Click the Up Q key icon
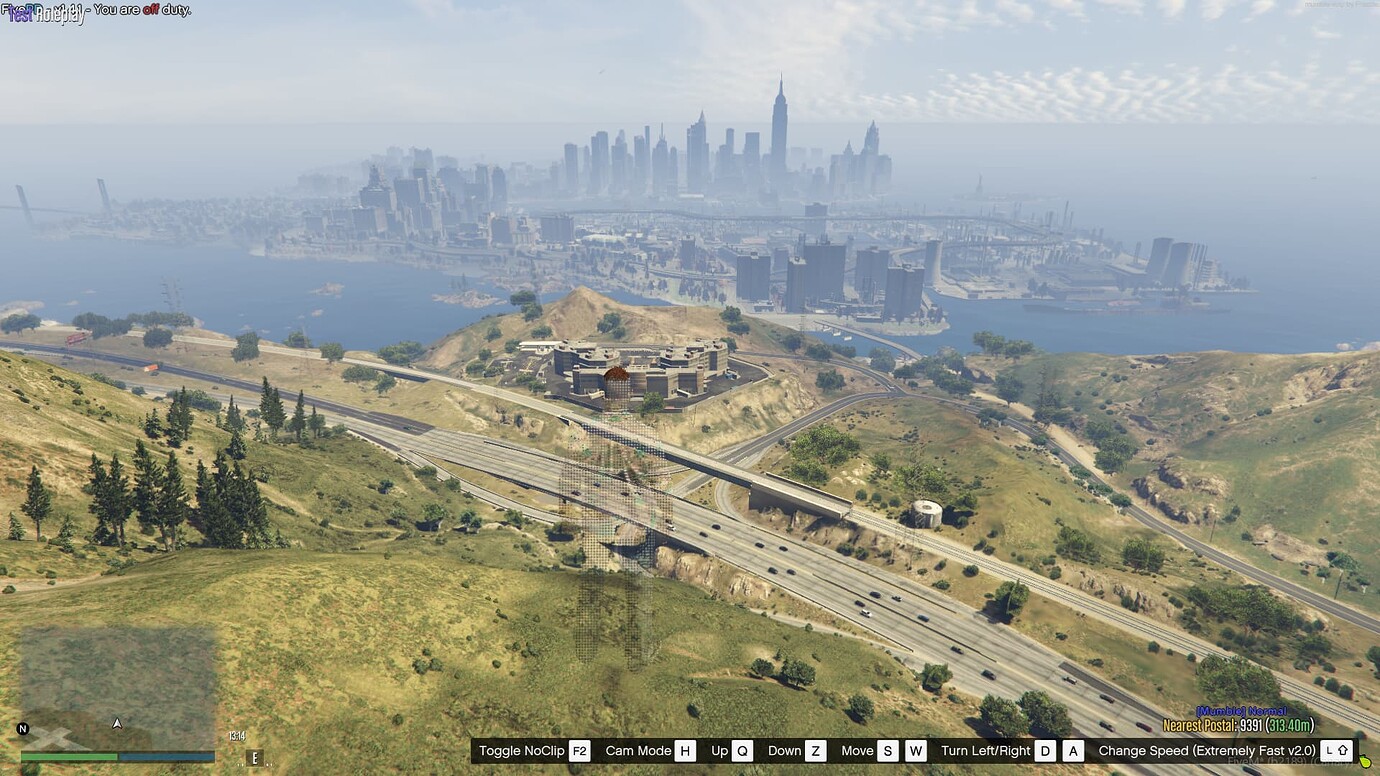This screenshot has width=1380, height=776. pyautogui.click(x=740, y=750)
